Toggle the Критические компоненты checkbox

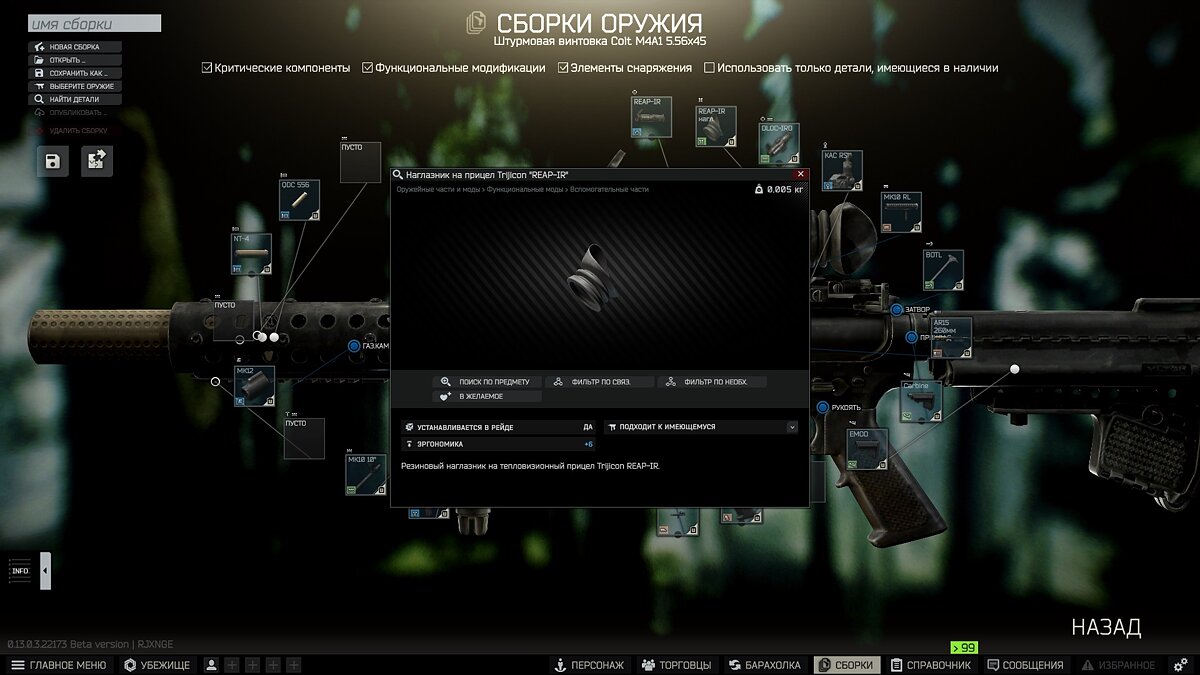[207, 68]
